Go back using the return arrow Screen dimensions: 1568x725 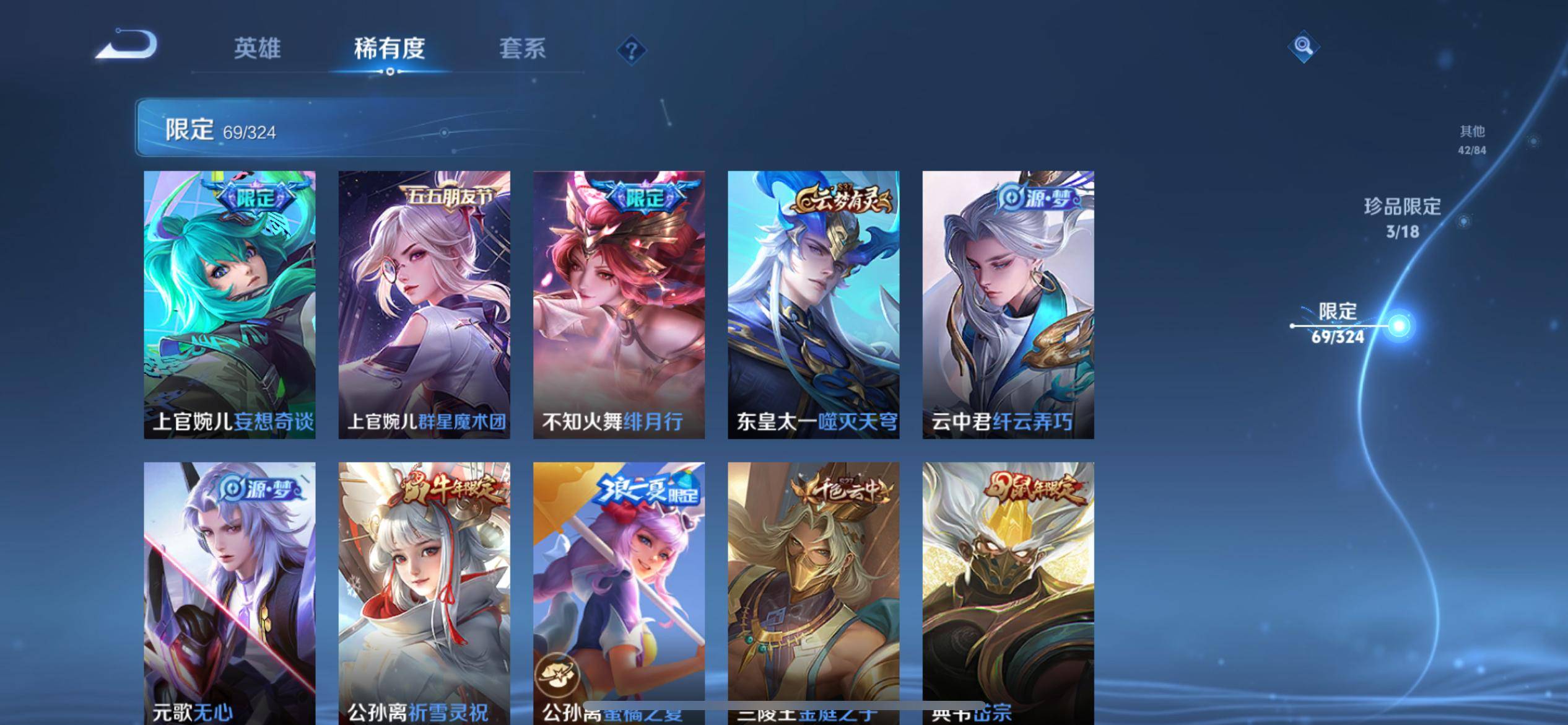coord(128,45)
